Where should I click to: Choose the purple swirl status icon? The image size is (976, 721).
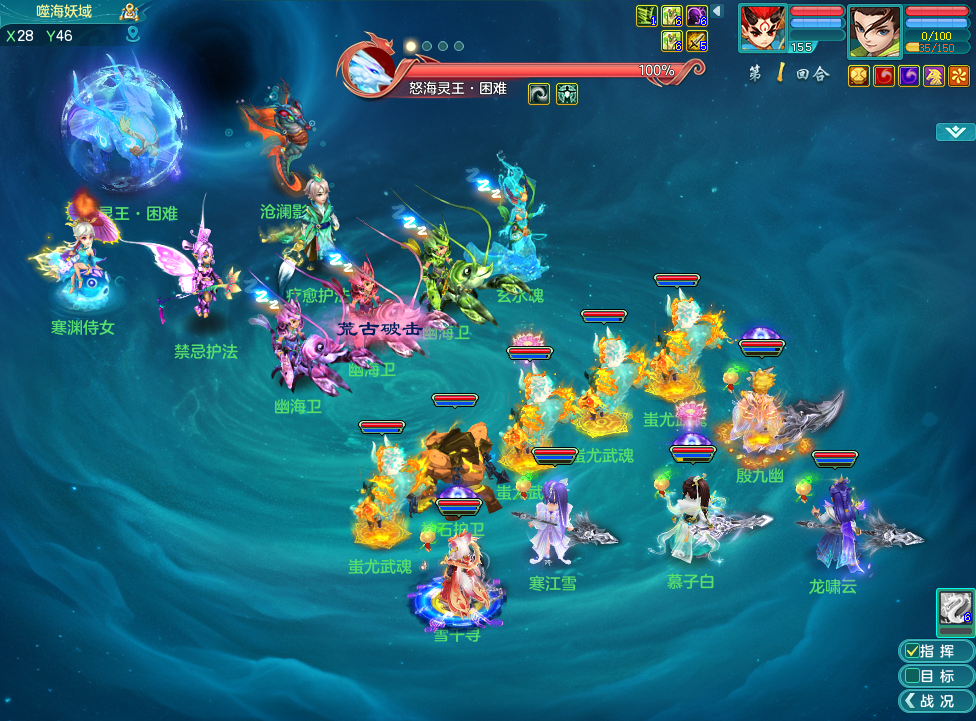pyautogui.click(x=909, y=76)
